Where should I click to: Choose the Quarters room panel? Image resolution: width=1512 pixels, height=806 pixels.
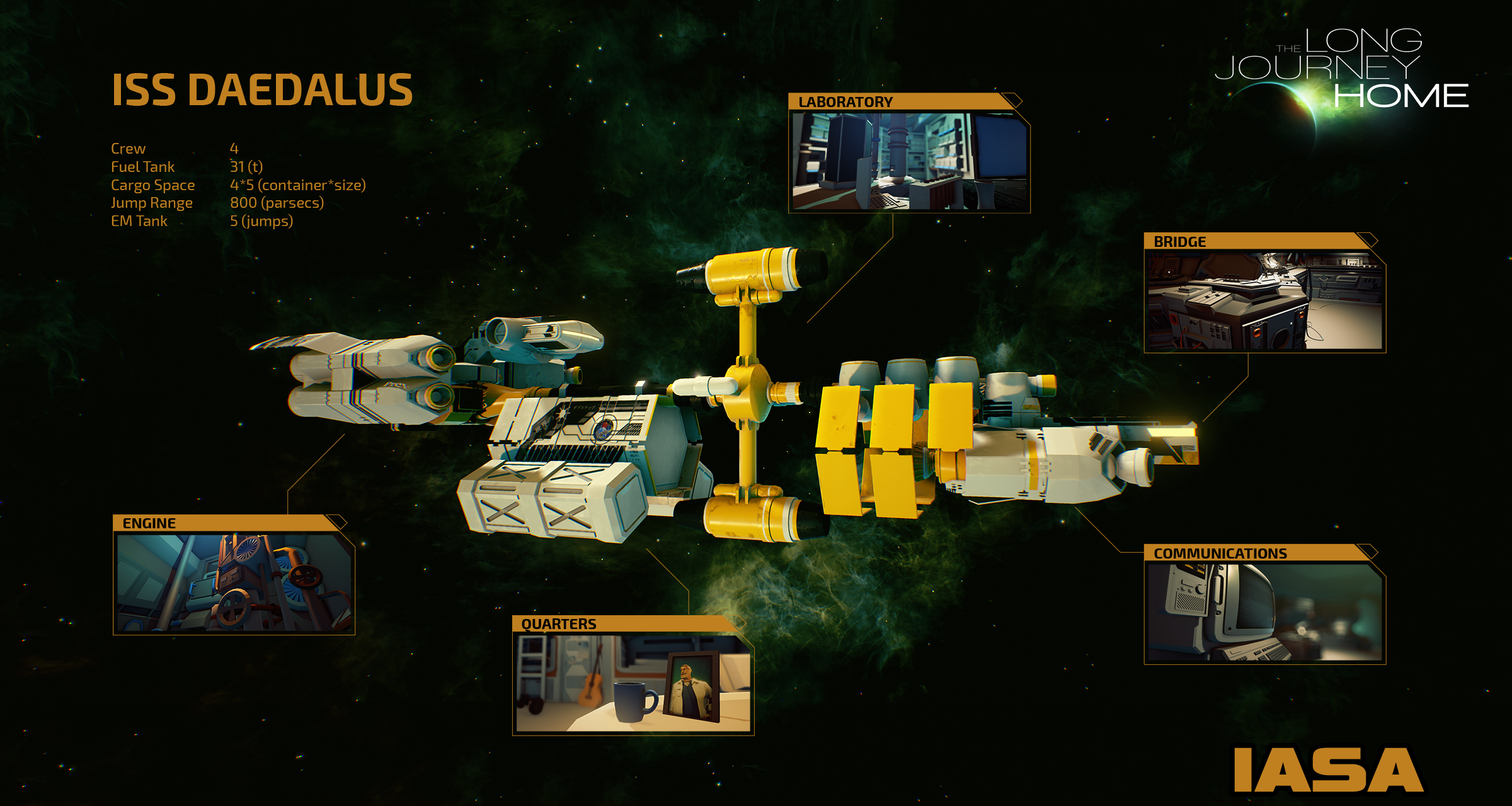pos(633,683)
